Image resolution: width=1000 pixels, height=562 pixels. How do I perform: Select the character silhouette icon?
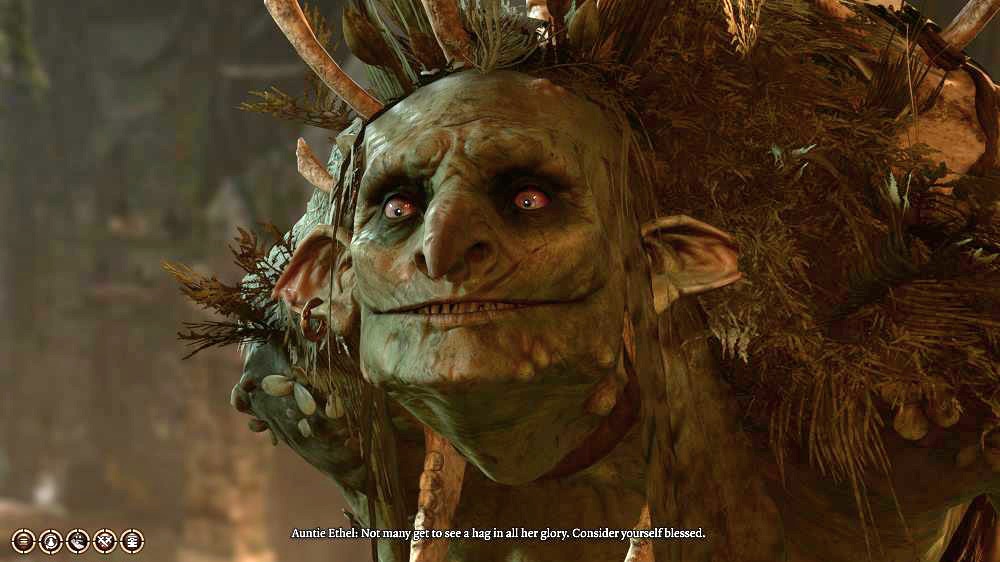click(x=50, y=541)
